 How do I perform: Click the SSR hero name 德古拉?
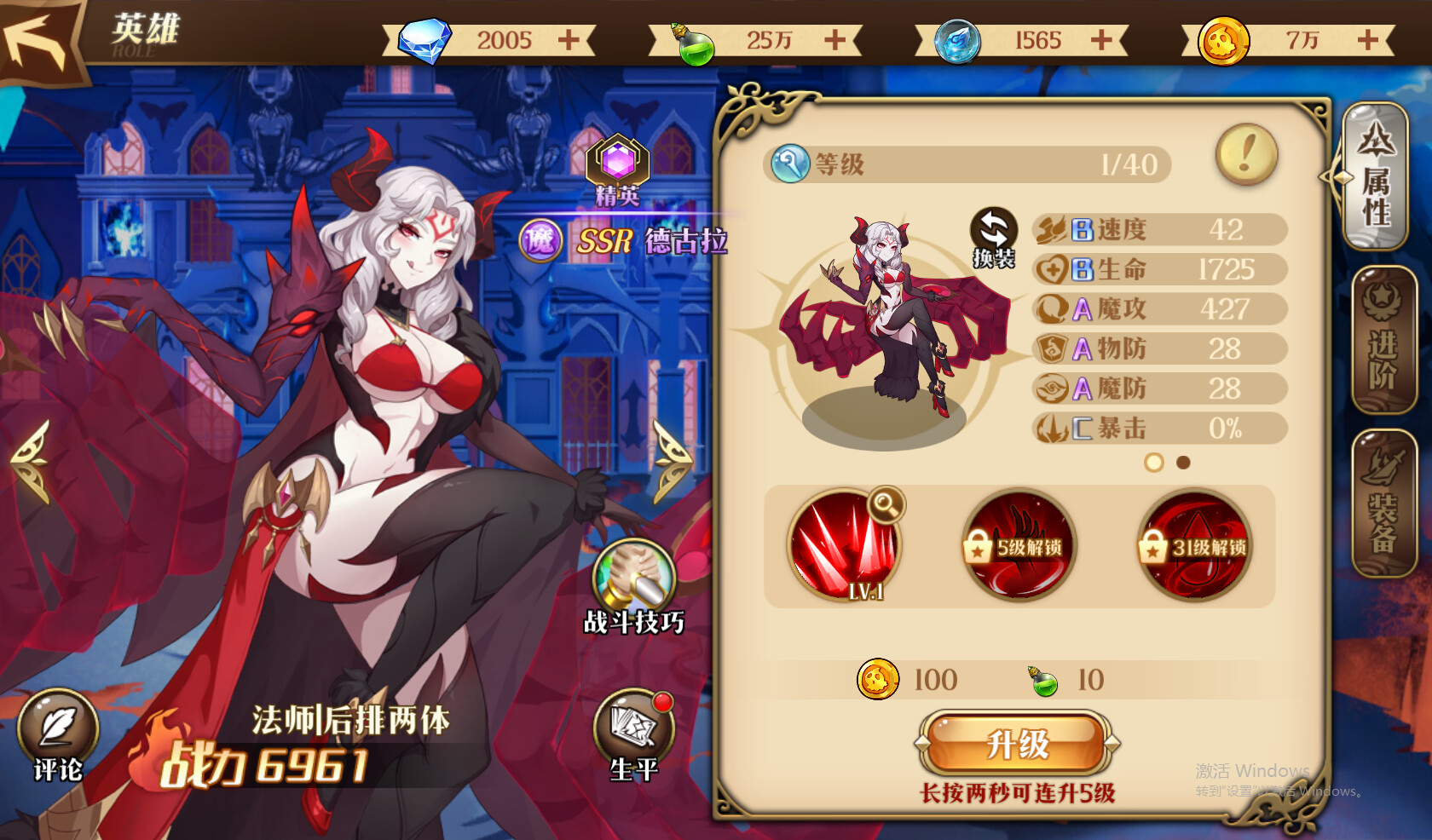(687, 242)
